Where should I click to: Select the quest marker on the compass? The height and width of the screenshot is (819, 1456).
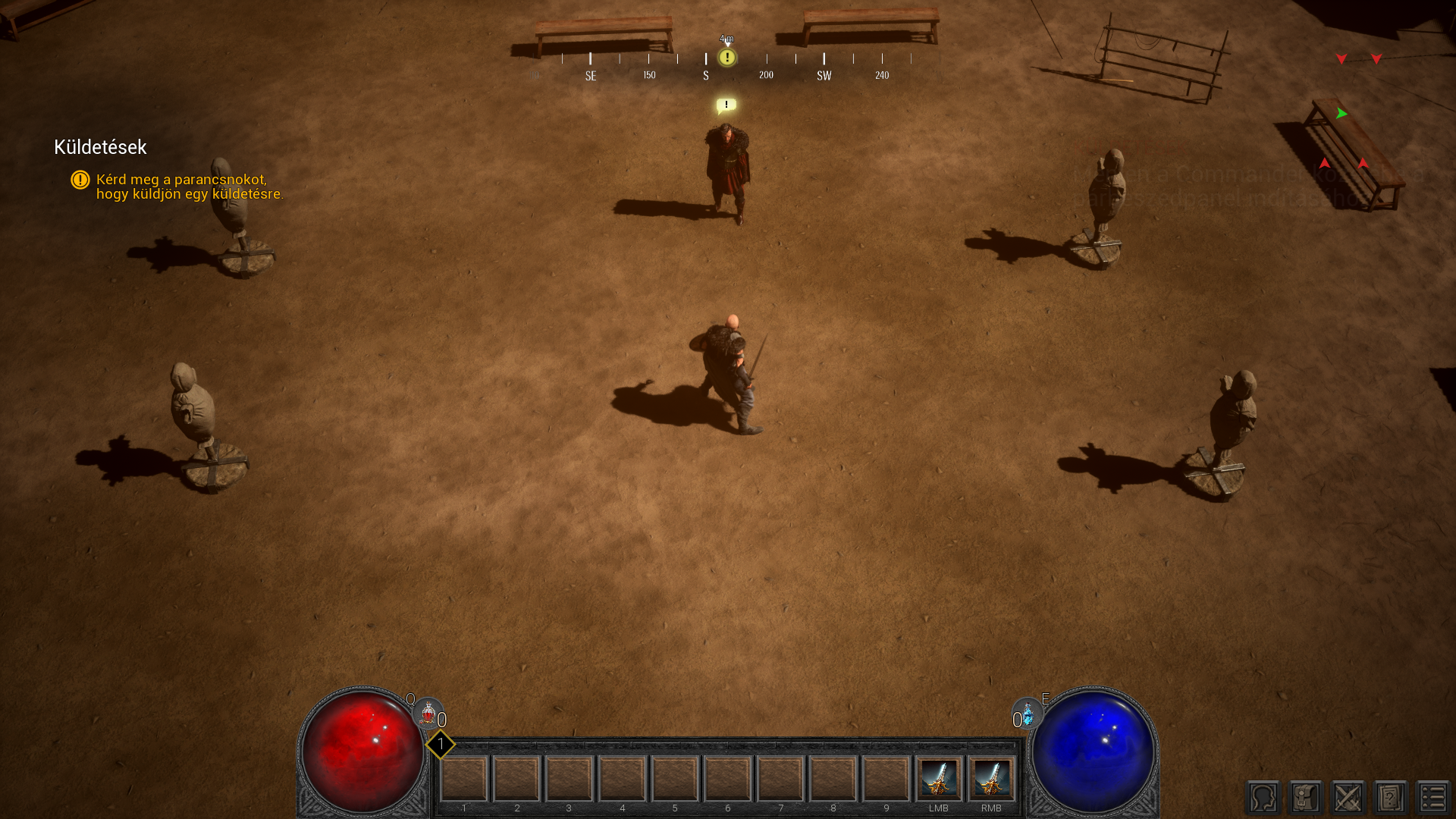coord(727,58)
